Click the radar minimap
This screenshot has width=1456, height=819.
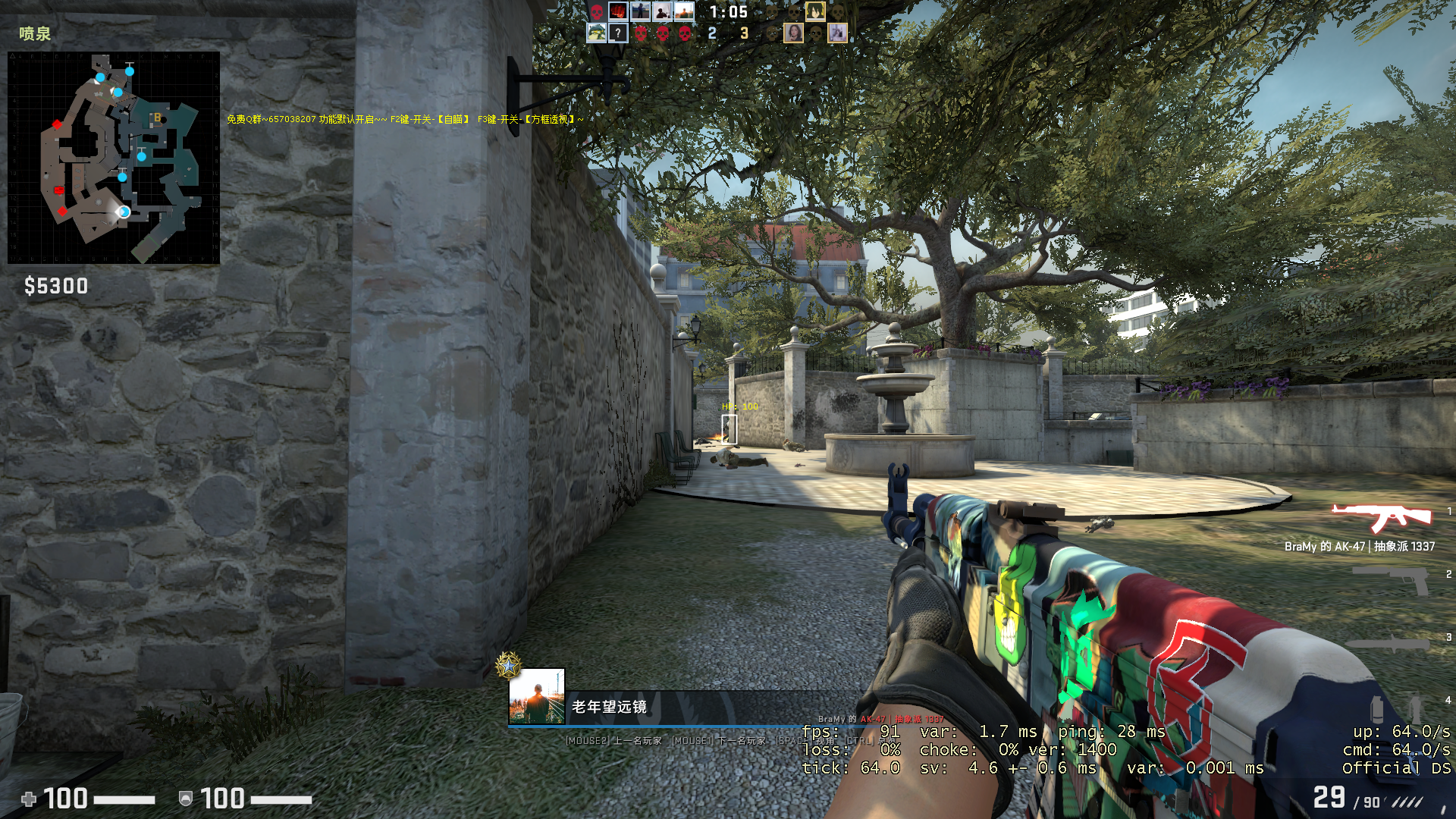[x=114, y=158]
